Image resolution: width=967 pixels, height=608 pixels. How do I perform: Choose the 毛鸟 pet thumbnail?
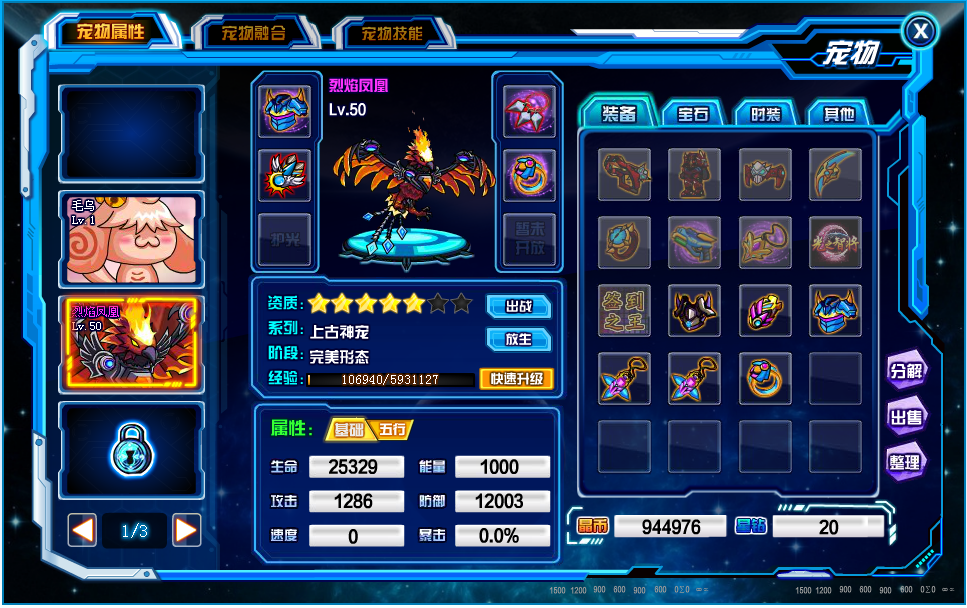click(131, 238)
